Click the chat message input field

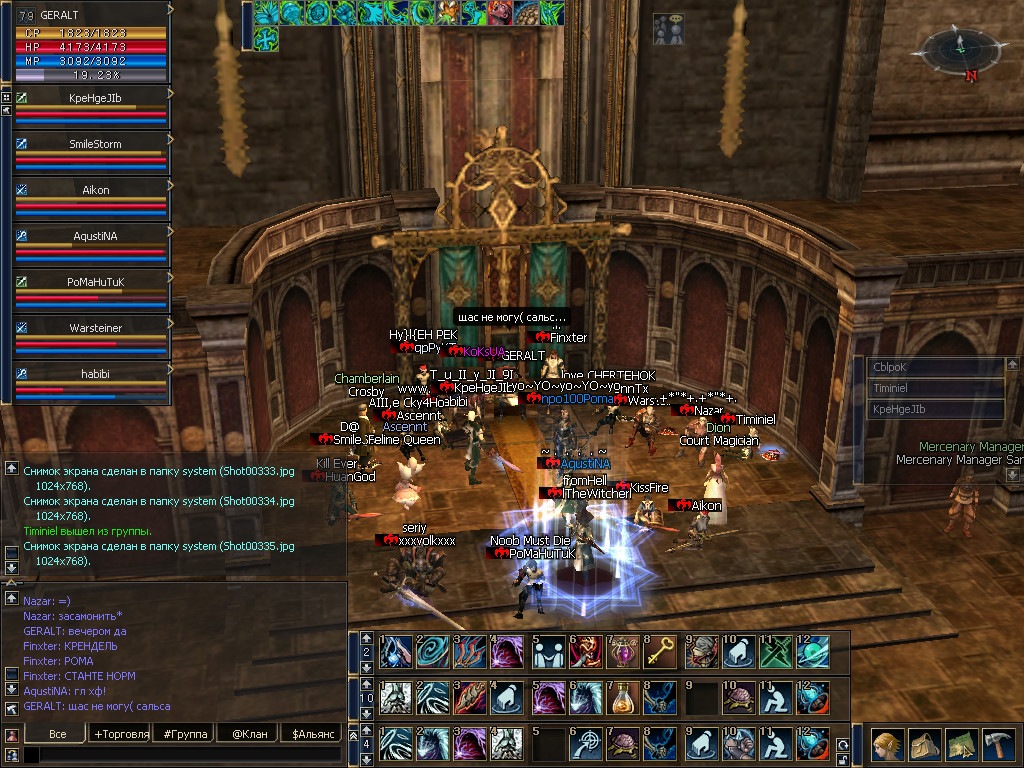(180, 755)
